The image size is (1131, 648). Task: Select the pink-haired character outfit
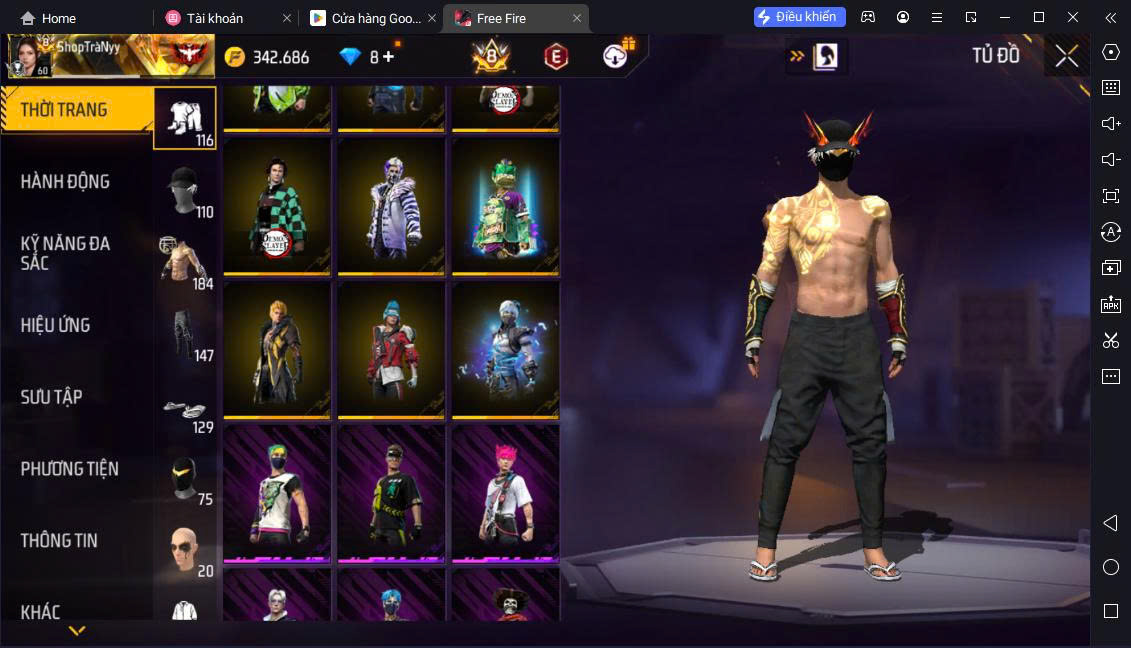(x=505, y=493)
